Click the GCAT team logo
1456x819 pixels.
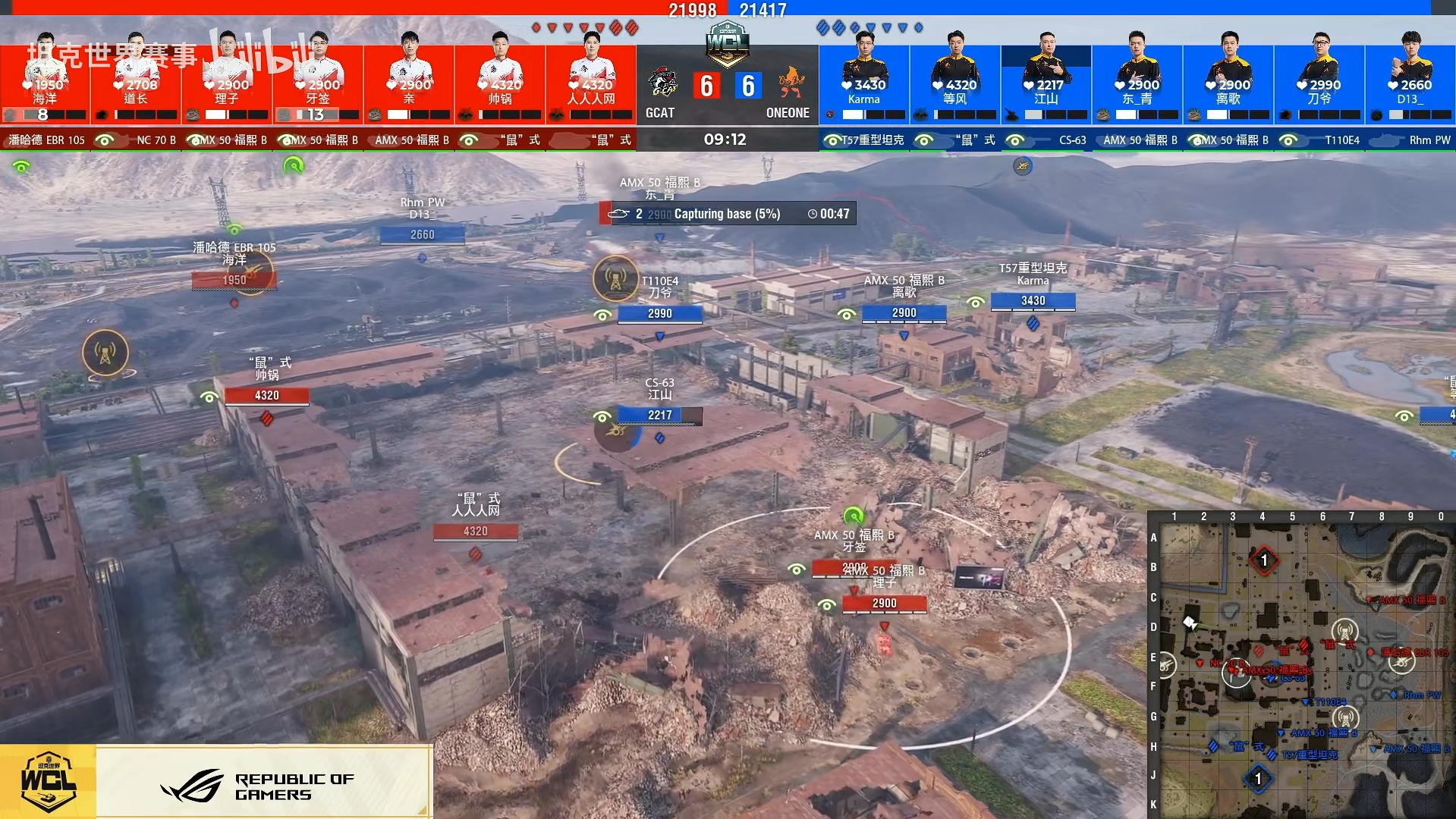coord(664,83)
